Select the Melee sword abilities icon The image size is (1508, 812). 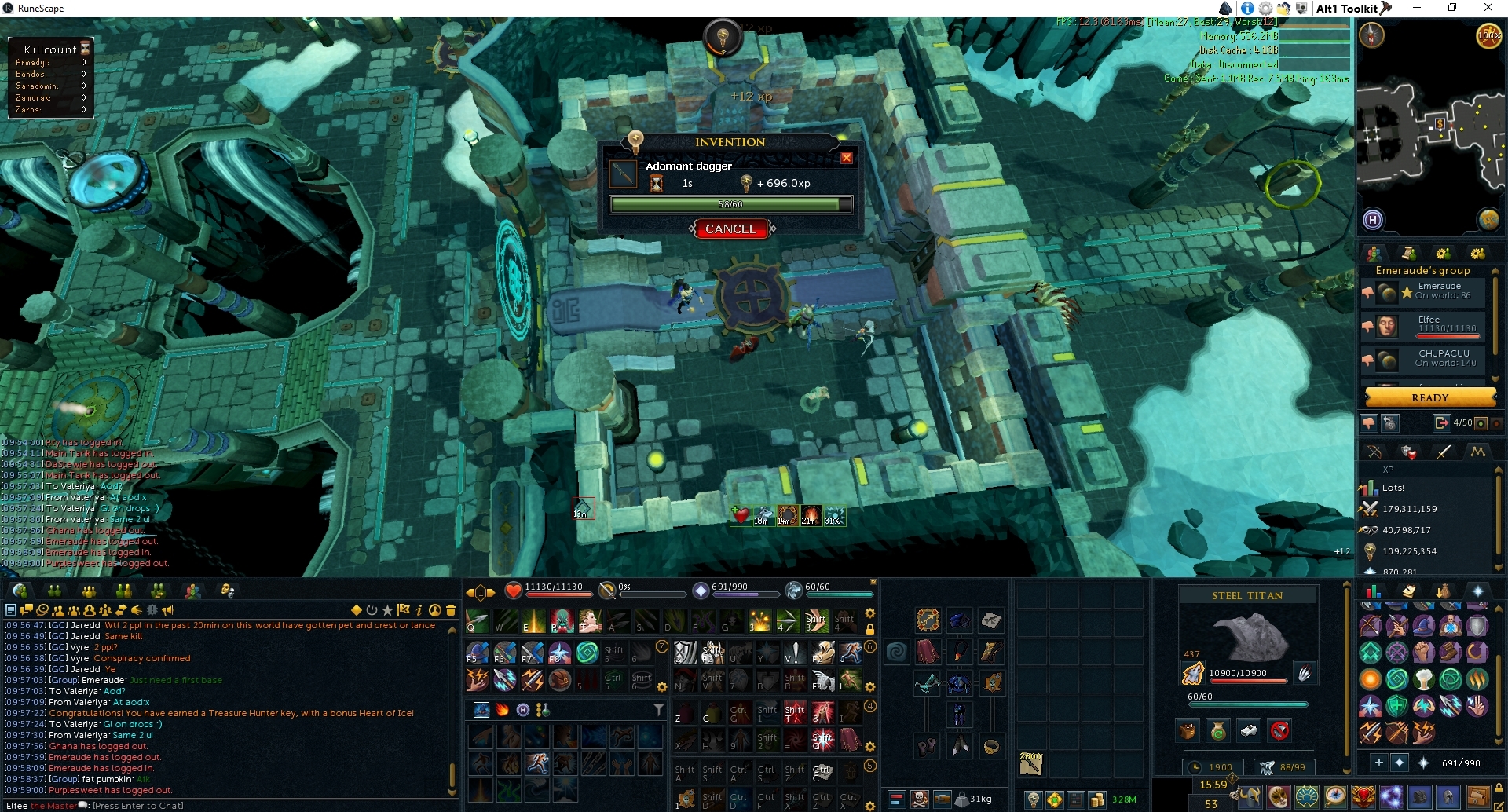coord(1443,452)
